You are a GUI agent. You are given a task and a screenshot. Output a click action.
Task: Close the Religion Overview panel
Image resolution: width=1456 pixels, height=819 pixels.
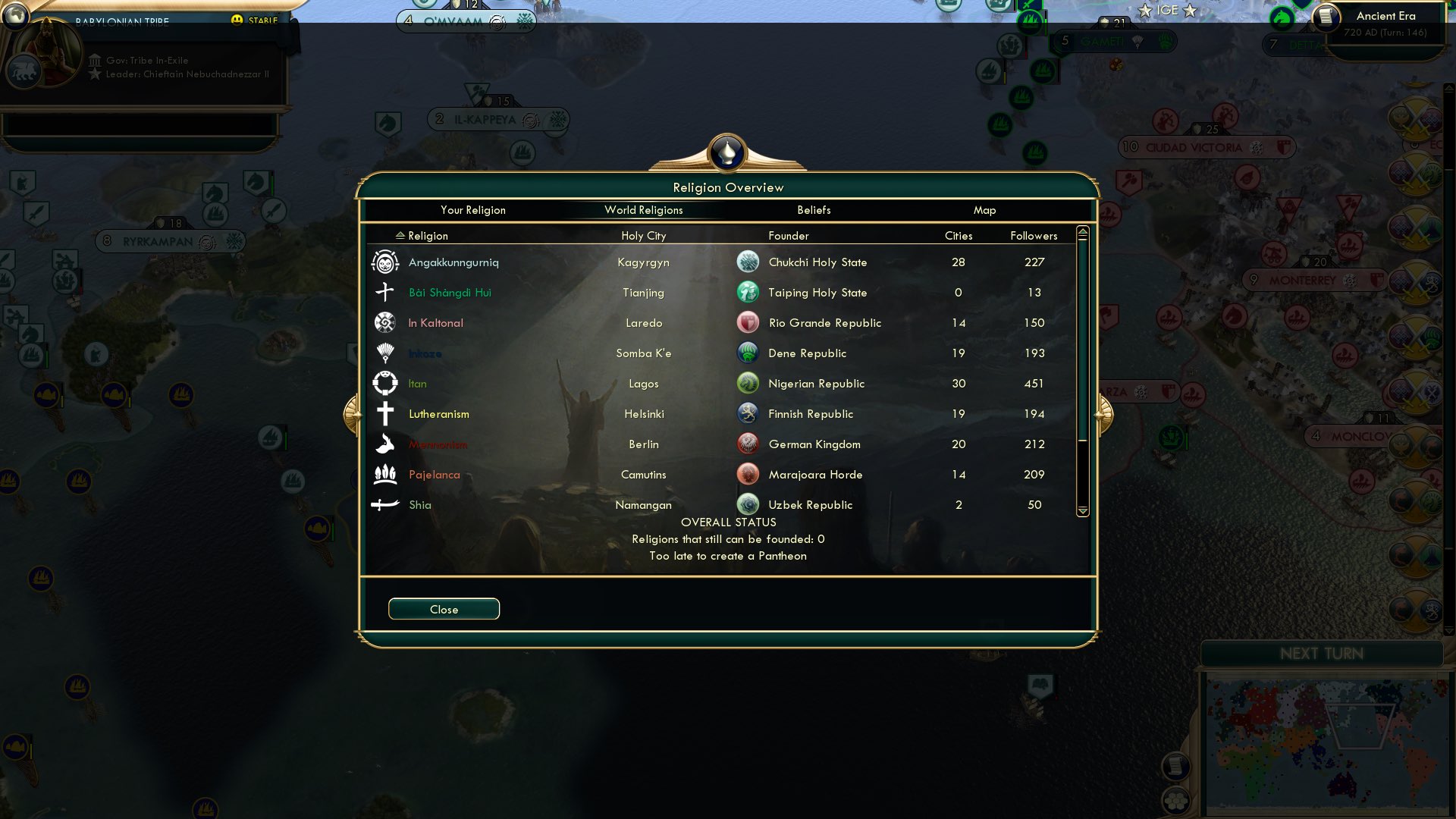(x=444, y=609)
